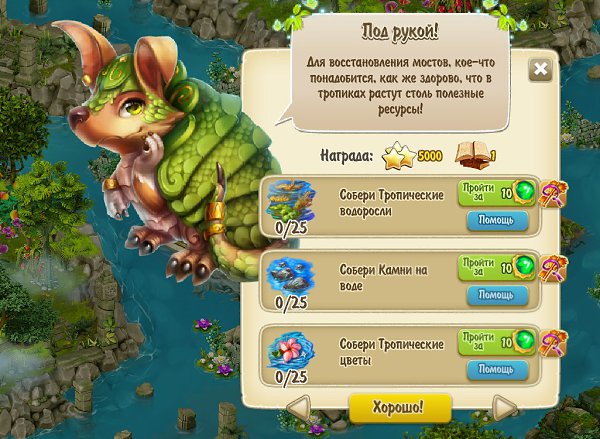The width and height of the screenshot is (600, 439).
Task: Click the ribbon wand icon beside Тропические водоросли
Action: (552, 193)
